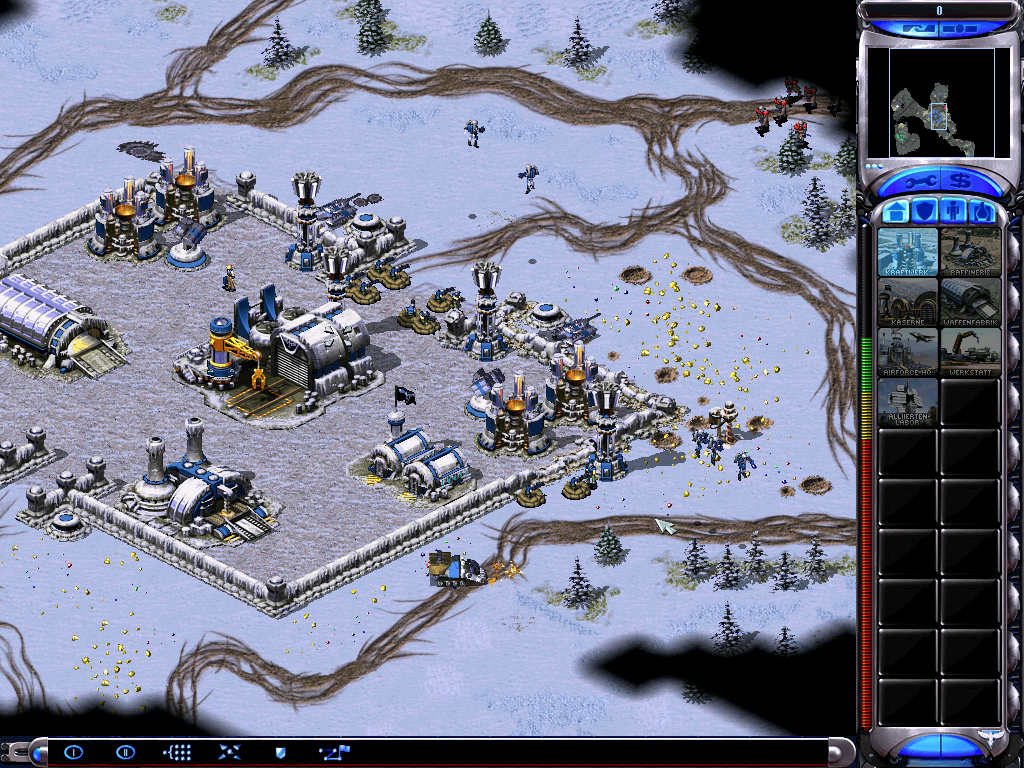Click the flag waypoint button

click(330, 751)
